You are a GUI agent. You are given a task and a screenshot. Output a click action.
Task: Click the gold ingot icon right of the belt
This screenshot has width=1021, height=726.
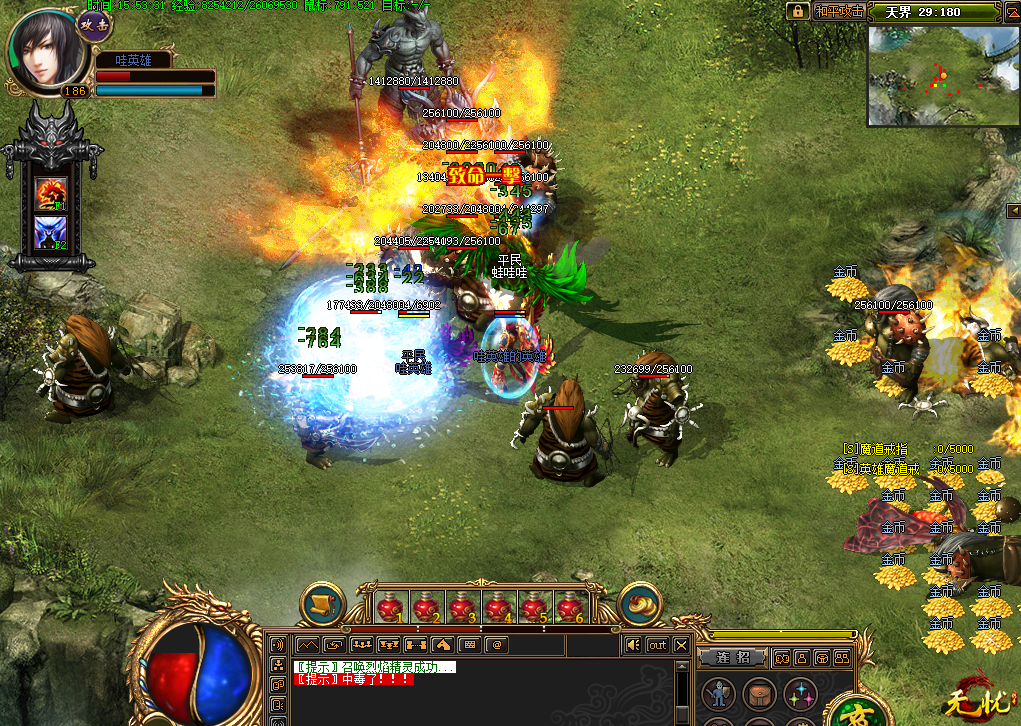point(640,604)
